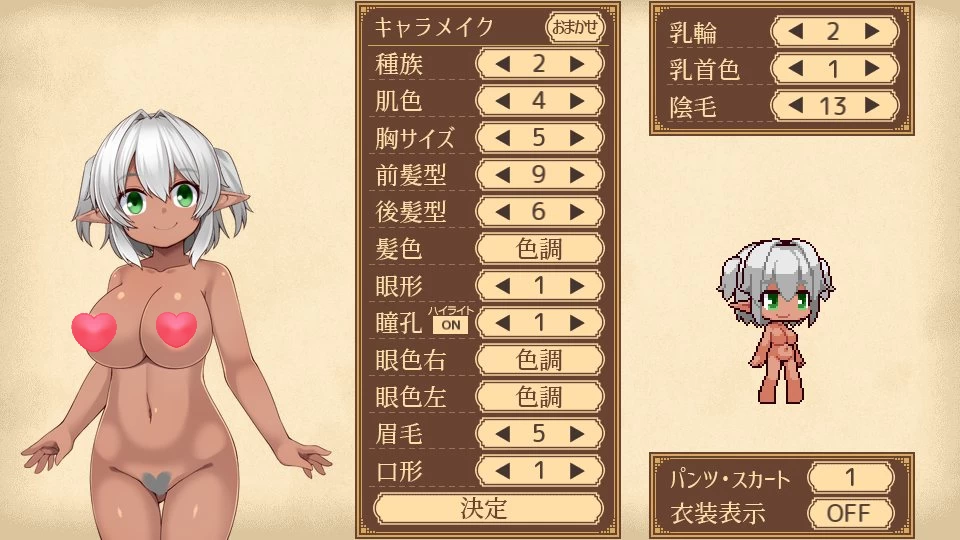Decrease the 肌色 value with left arrow
The image size is (960, 540).
coord(503,101)
